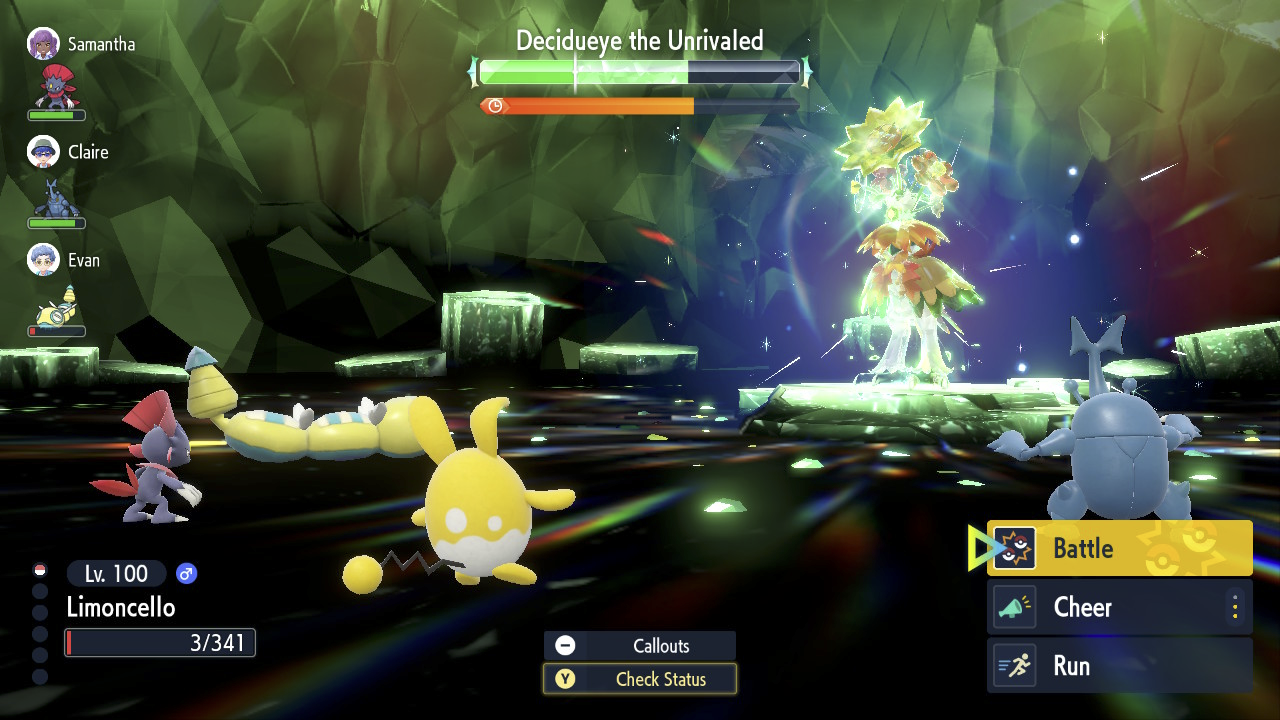Select Run to flee the raid
1280x720 pixels.
(1118, 666)
